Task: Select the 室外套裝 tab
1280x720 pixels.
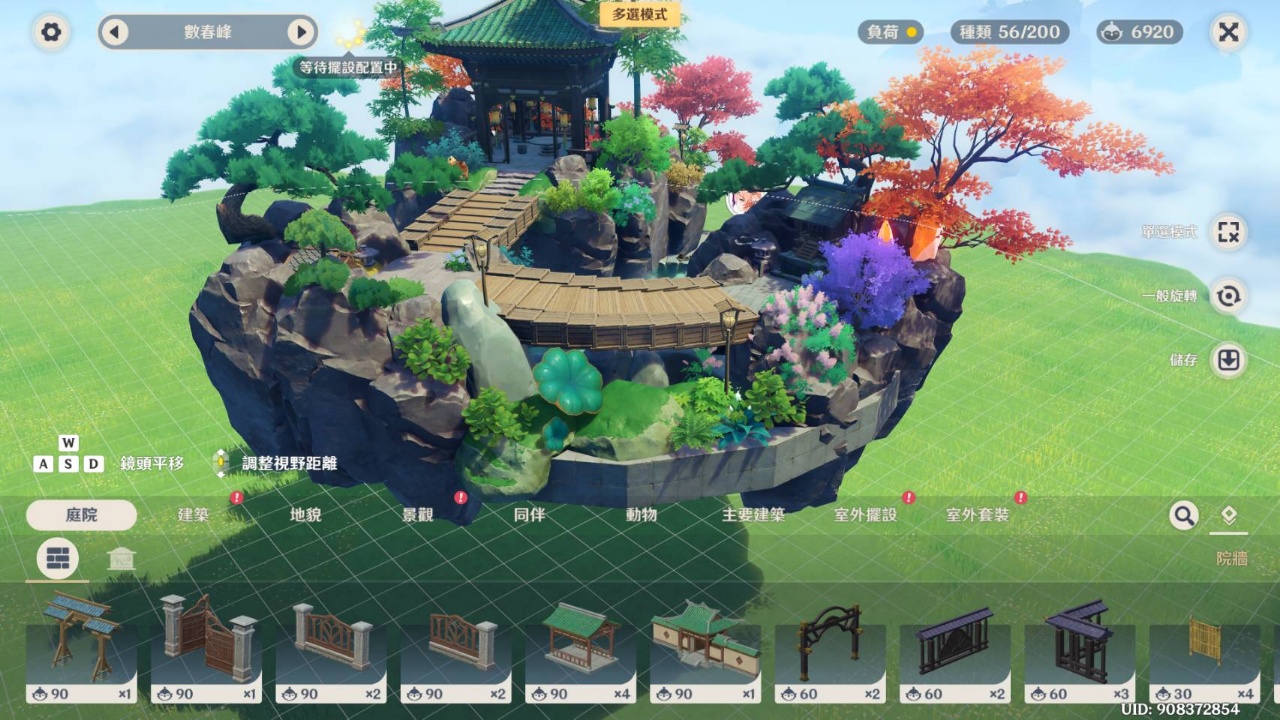Action: [978, 515]
